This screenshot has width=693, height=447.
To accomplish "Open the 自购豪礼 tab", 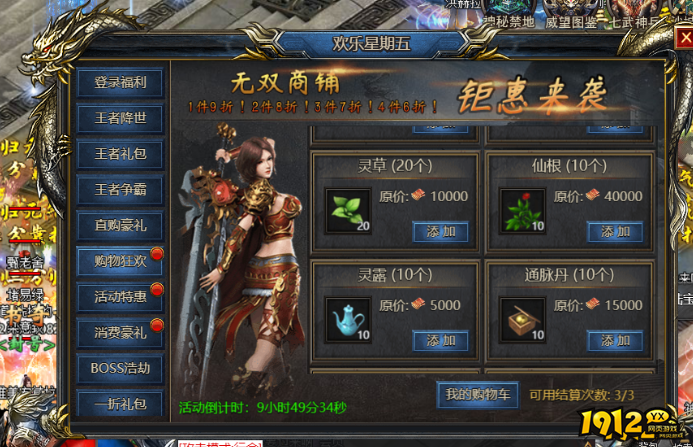I will pos(120,225).
